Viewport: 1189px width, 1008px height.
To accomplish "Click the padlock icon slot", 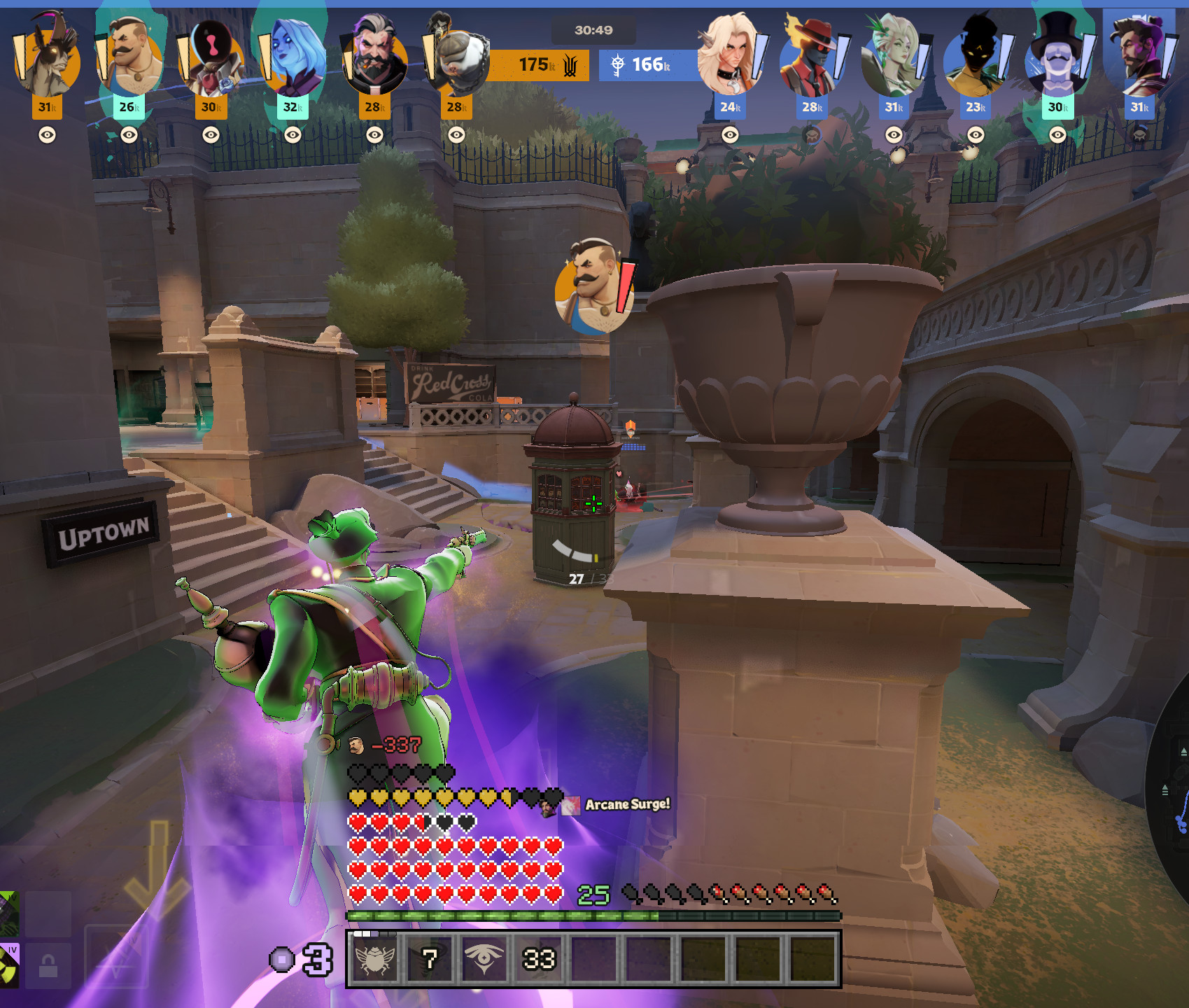I will point(48,967).
